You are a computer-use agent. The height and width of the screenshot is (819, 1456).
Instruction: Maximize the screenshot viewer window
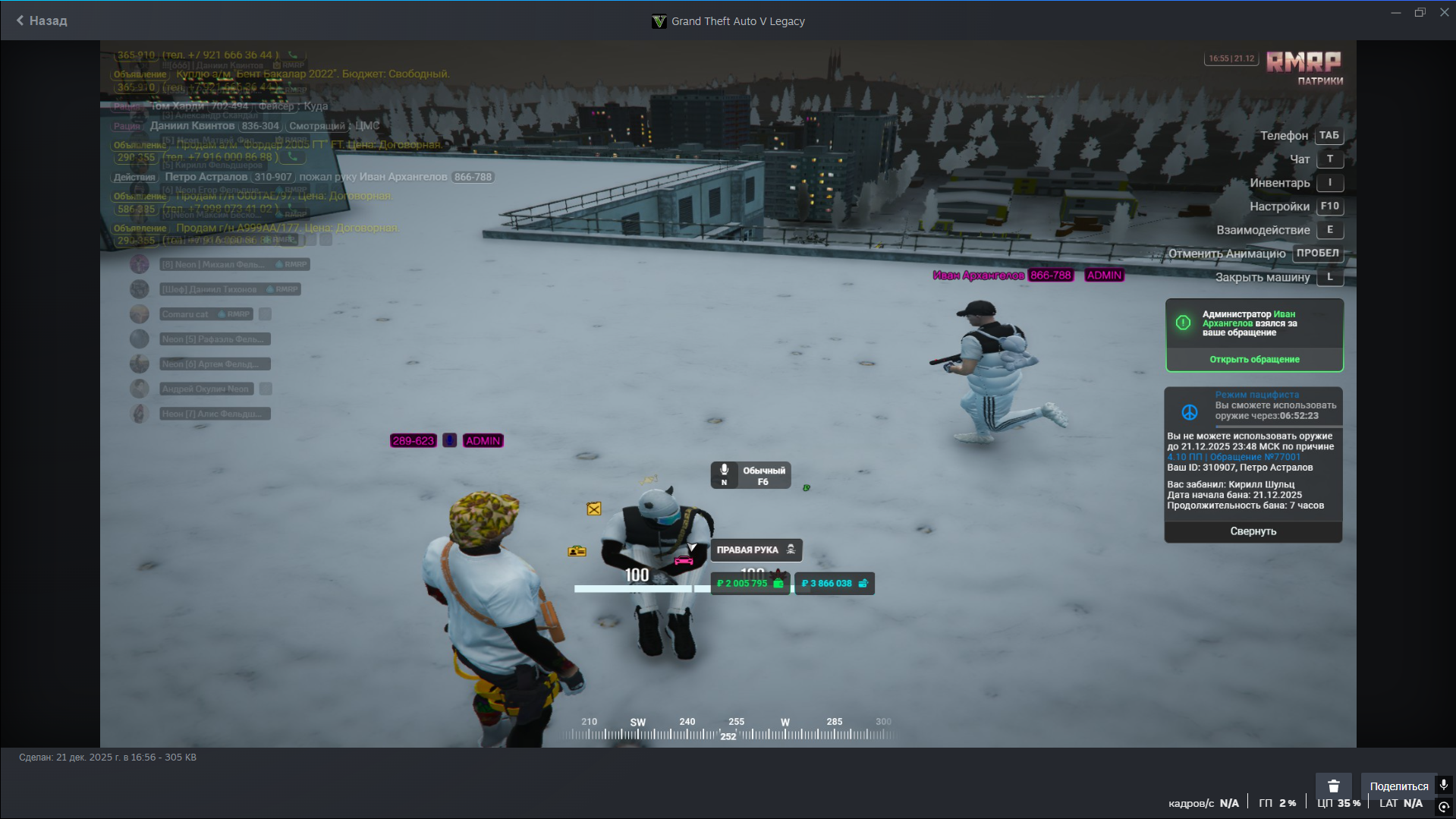click(1420, 13)
